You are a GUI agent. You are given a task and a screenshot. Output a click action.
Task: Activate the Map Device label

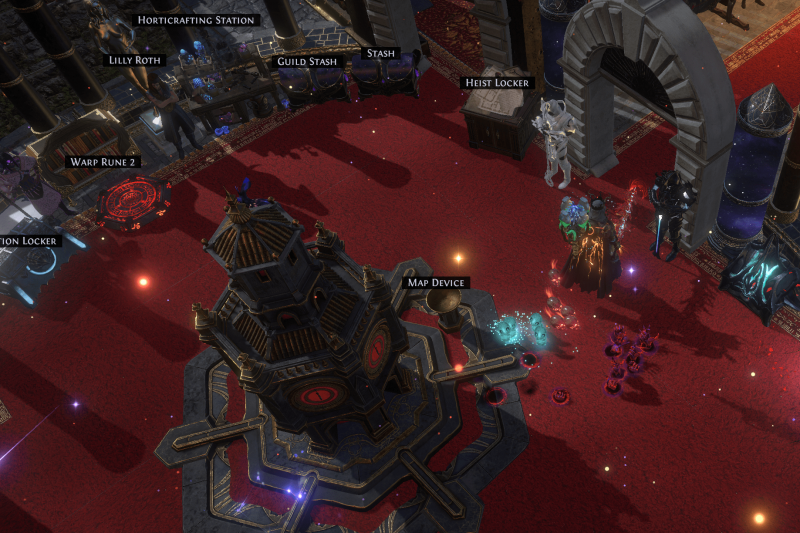pos(435,283)
